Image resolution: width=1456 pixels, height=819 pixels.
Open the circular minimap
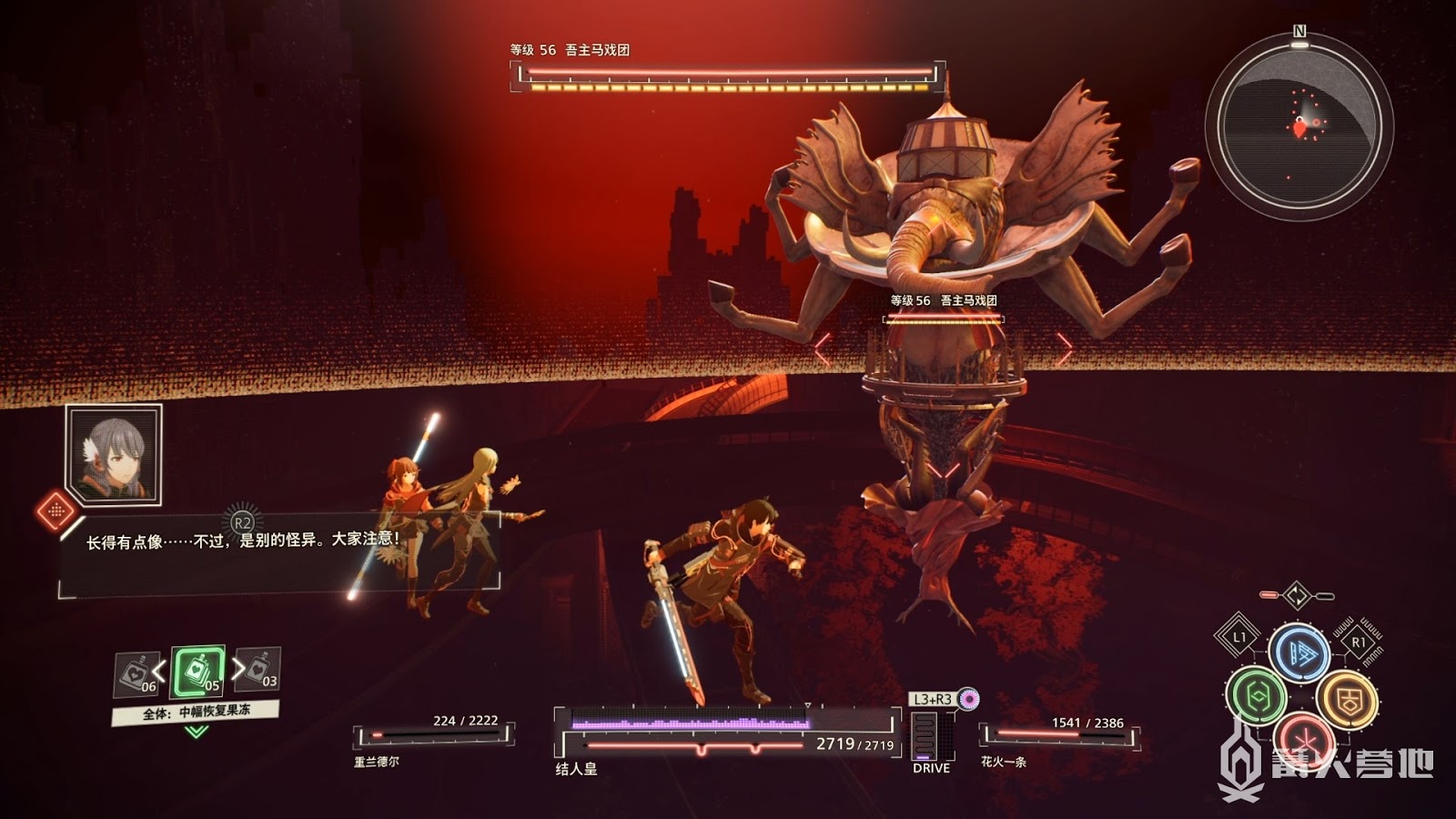pyautogui.click(x=1299, y=126)
